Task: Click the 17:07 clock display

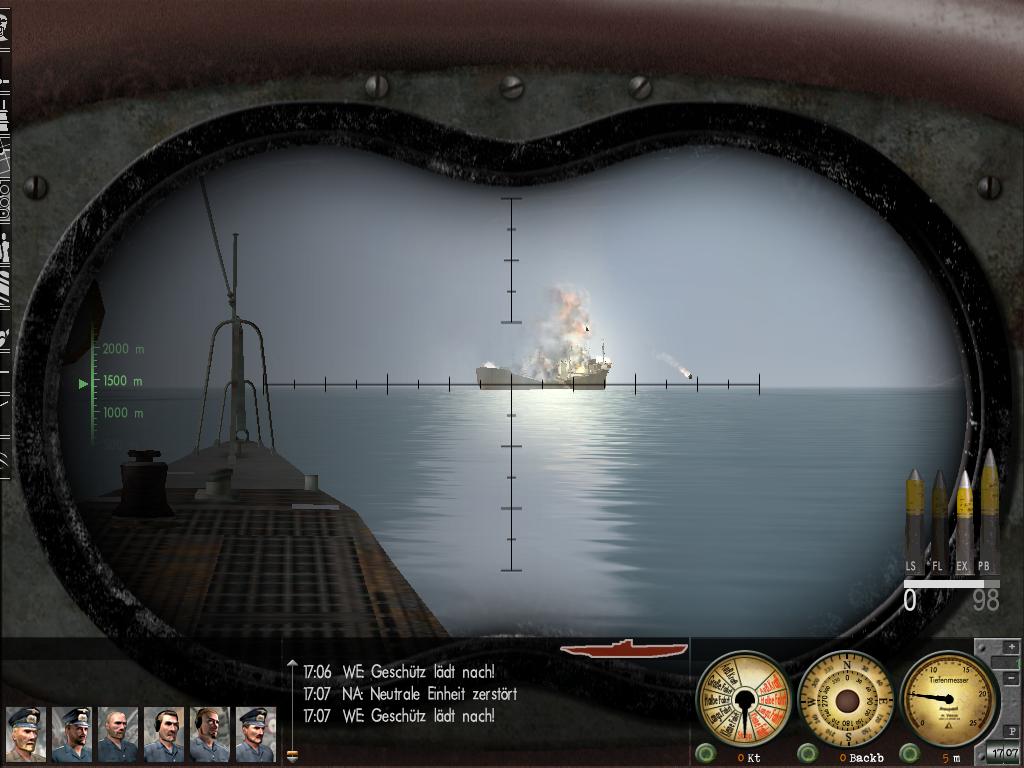Action: click(1003, 753)
